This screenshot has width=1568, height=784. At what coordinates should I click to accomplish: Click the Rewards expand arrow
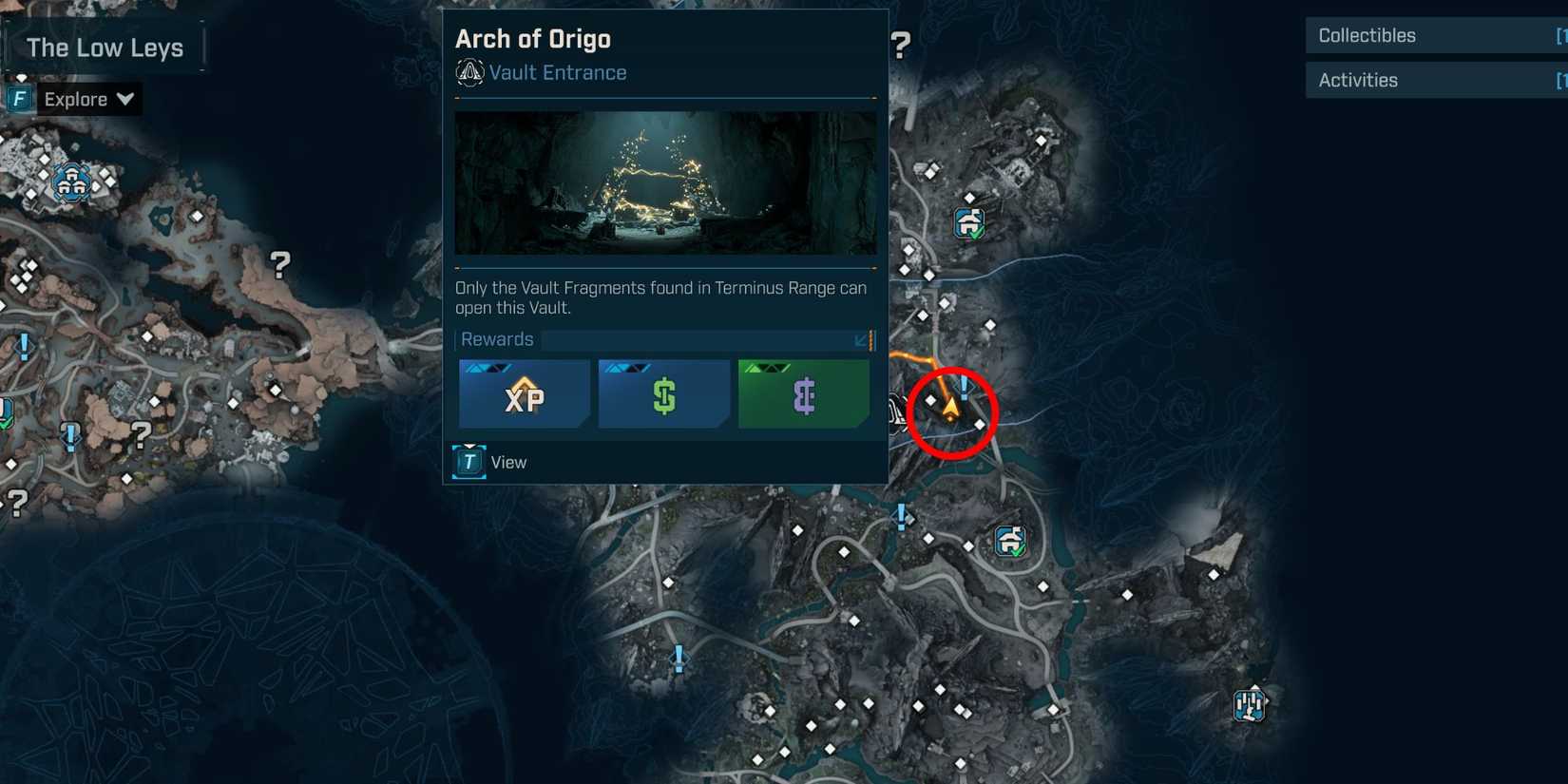pos(863,339)
